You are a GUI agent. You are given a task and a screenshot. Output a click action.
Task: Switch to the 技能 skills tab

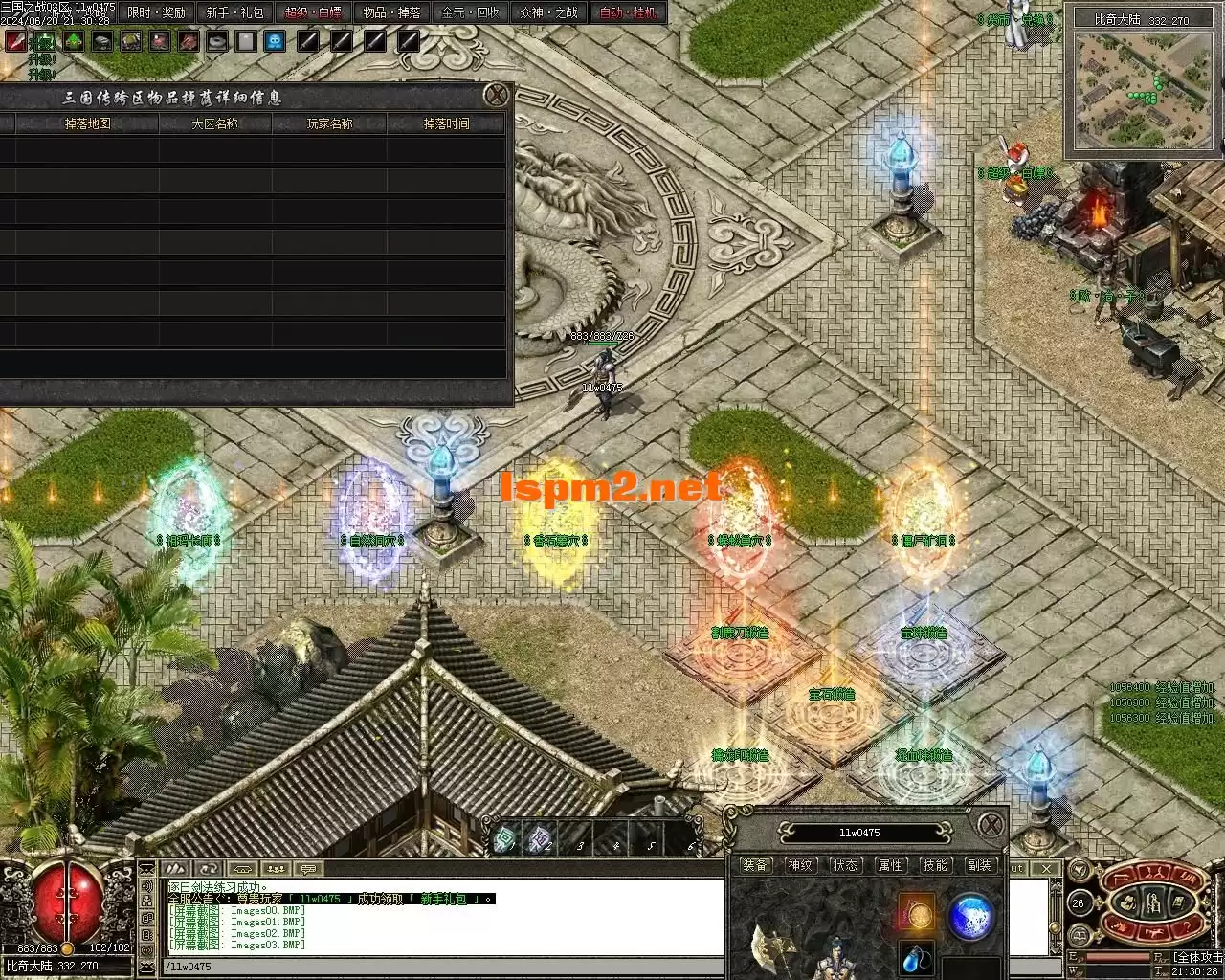[x=934, y=865]
